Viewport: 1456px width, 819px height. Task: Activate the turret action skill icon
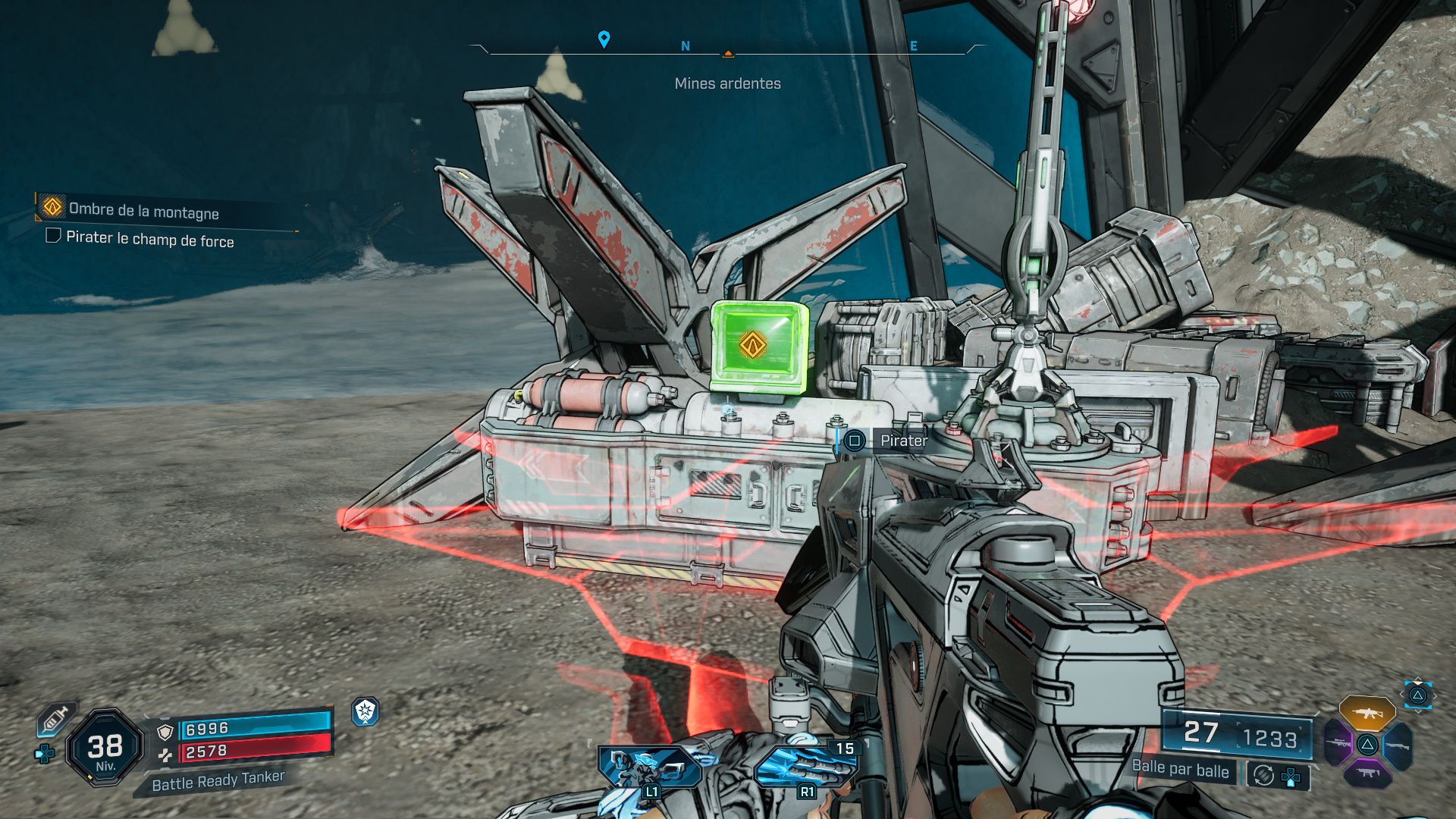click(x=649, y=767)
